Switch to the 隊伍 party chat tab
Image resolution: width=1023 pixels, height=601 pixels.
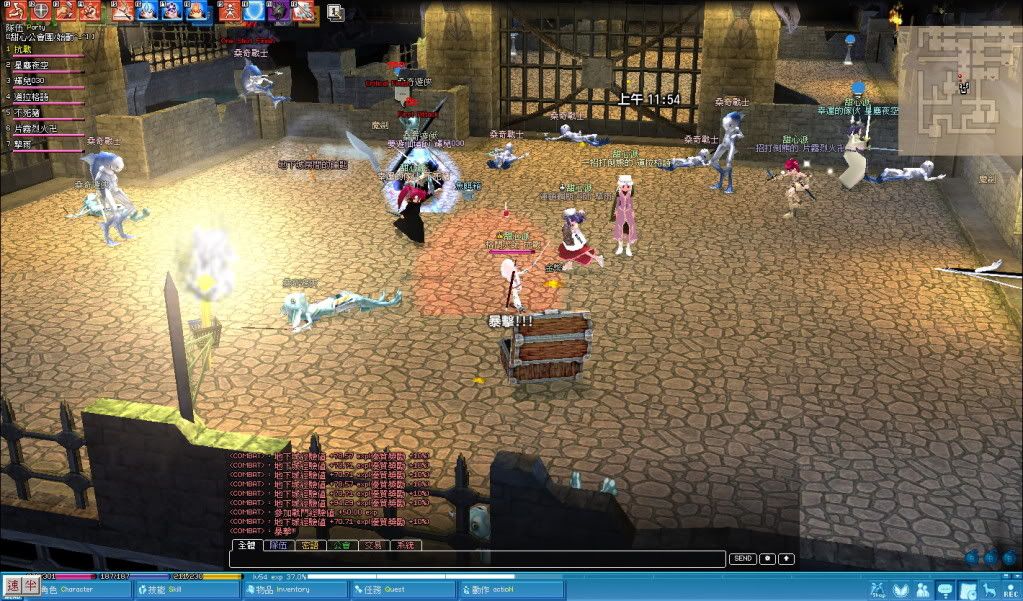pos(278,546)
